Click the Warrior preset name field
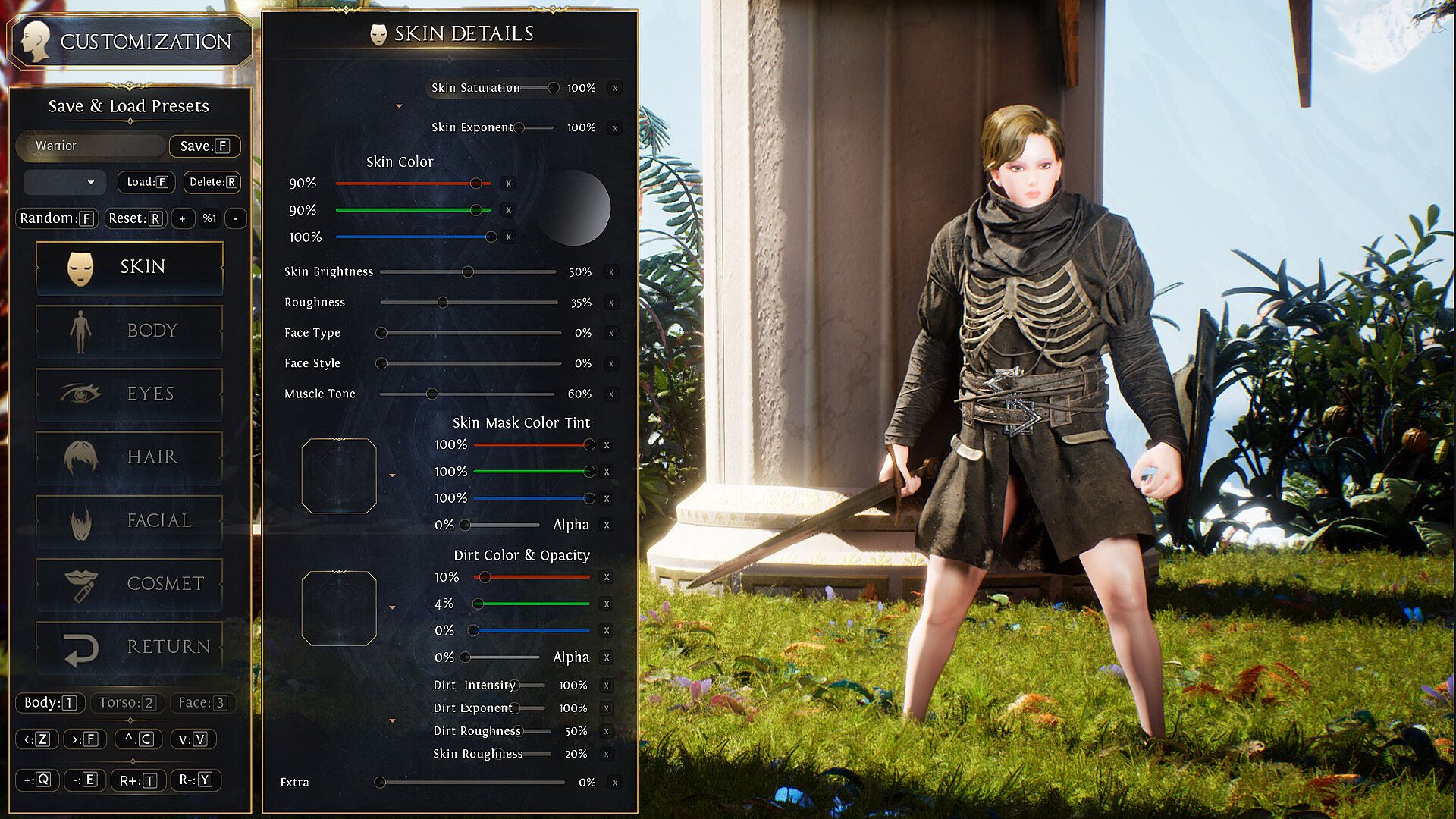The height and width of the screenshot is (819, 1456). [91, 146]
